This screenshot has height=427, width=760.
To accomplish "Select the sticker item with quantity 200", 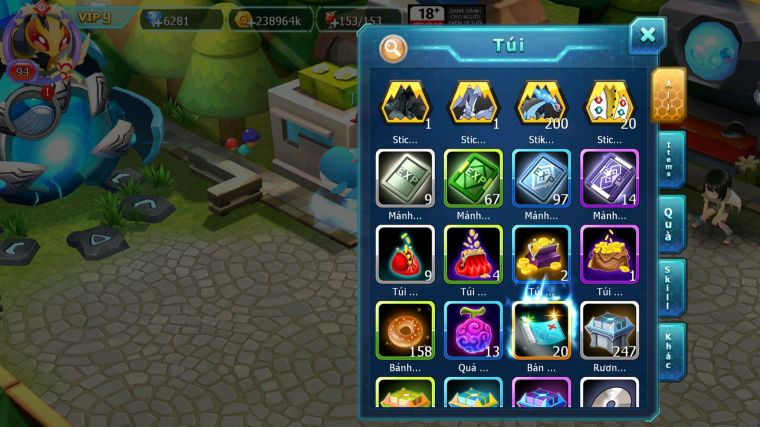I will 541,103.
